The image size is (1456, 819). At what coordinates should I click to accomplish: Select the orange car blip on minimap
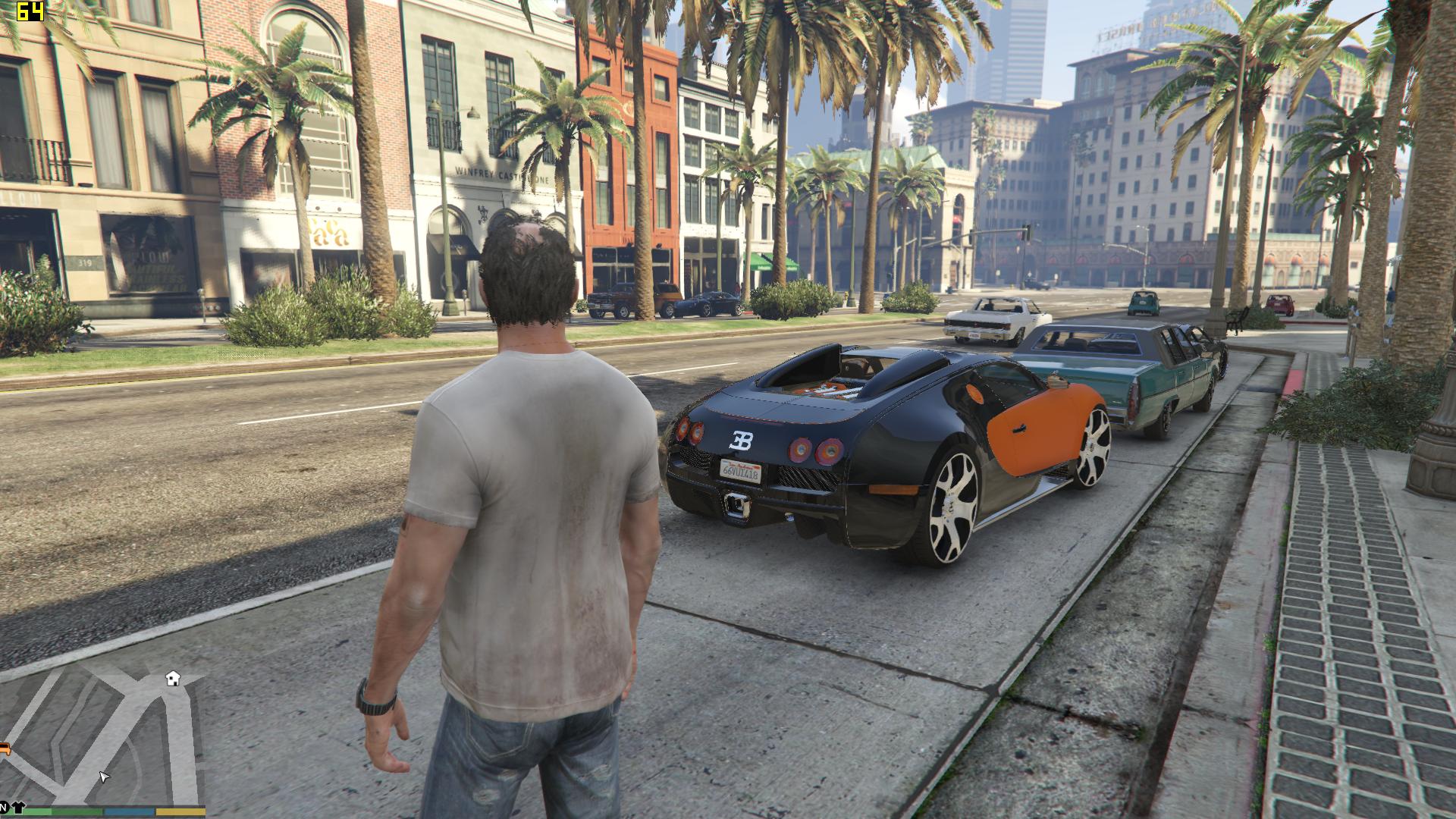[x=4, y=749]
